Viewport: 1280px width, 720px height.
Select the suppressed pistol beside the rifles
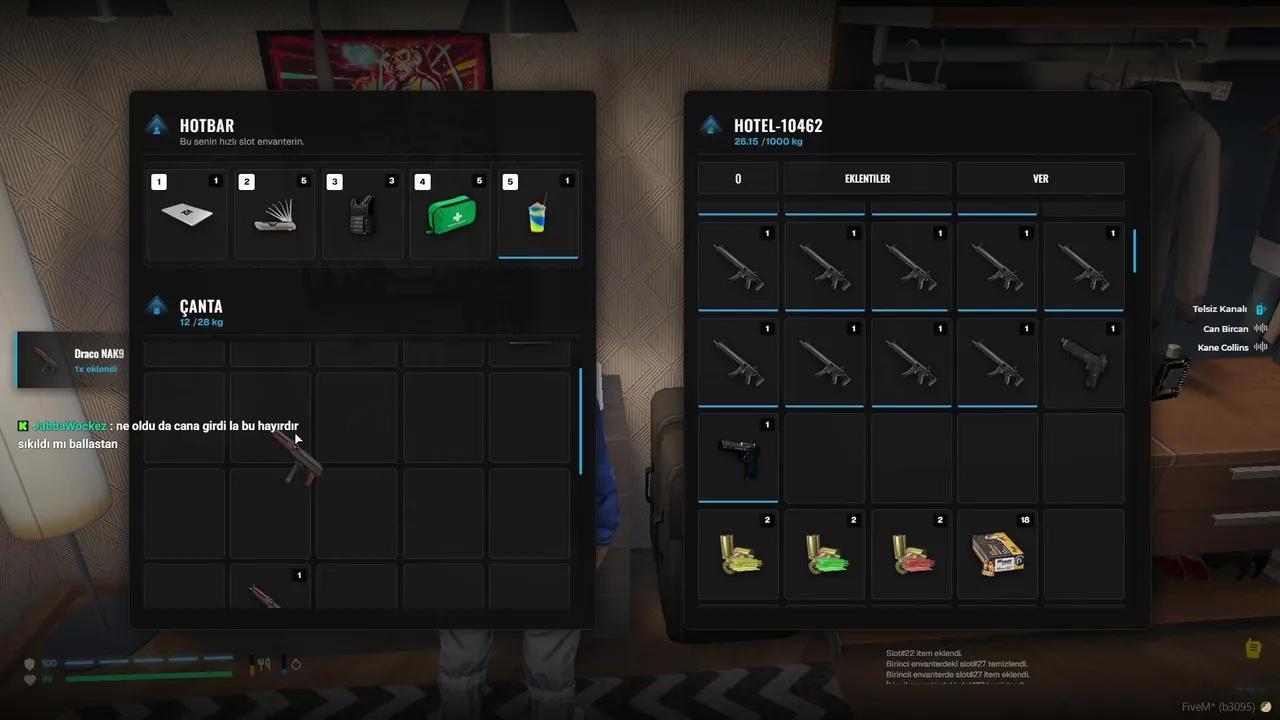point(1084,360)
